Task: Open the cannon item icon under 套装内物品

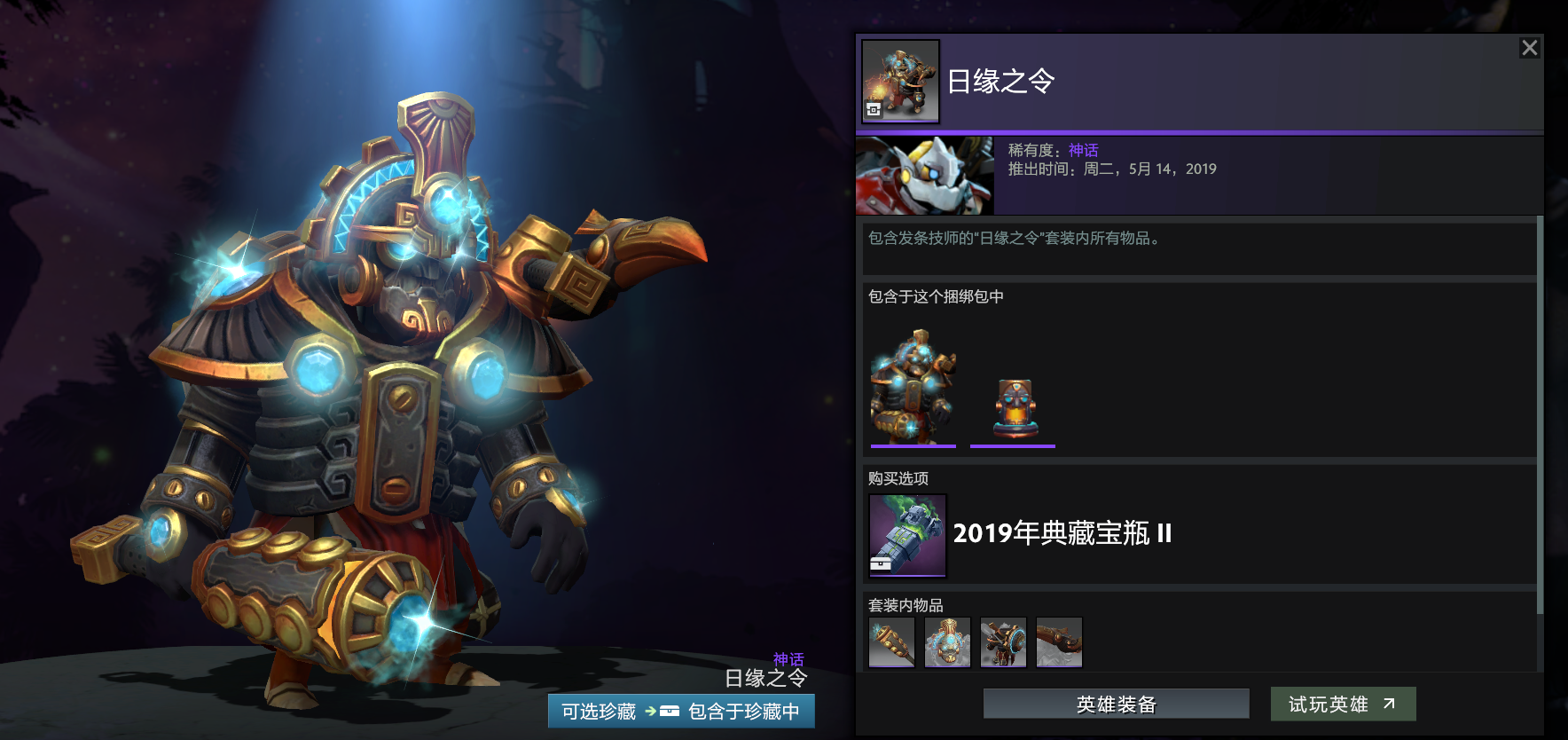Action: click(1059, 642)
